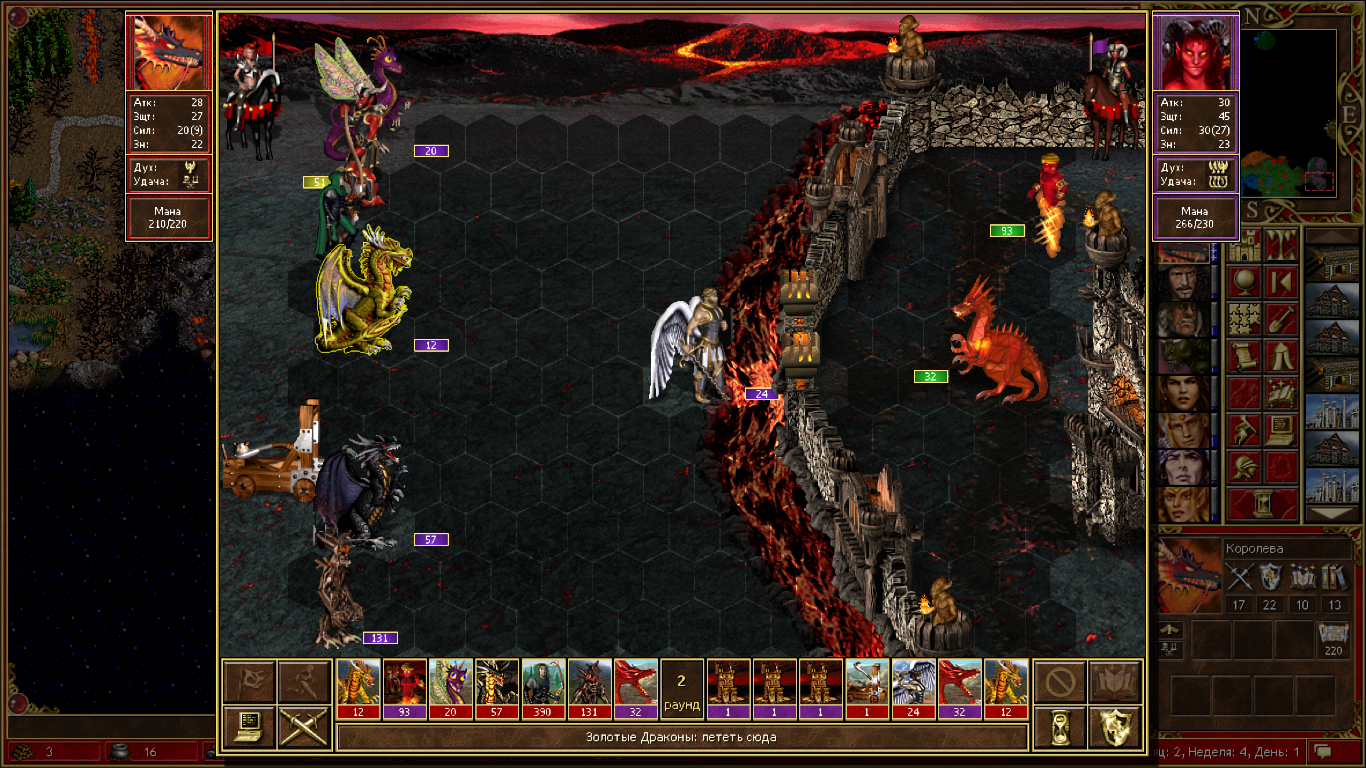Toggle auto-combat with the crossed swords button
The image size is (1366, 768).
300,727
